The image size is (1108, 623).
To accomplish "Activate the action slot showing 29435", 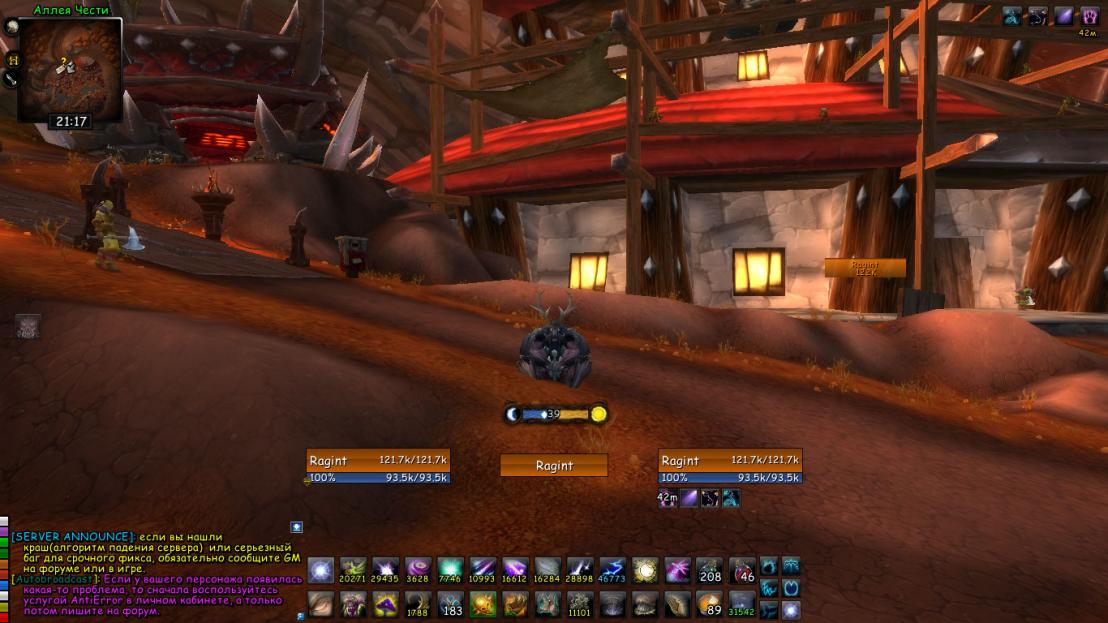I will [385, 570].
